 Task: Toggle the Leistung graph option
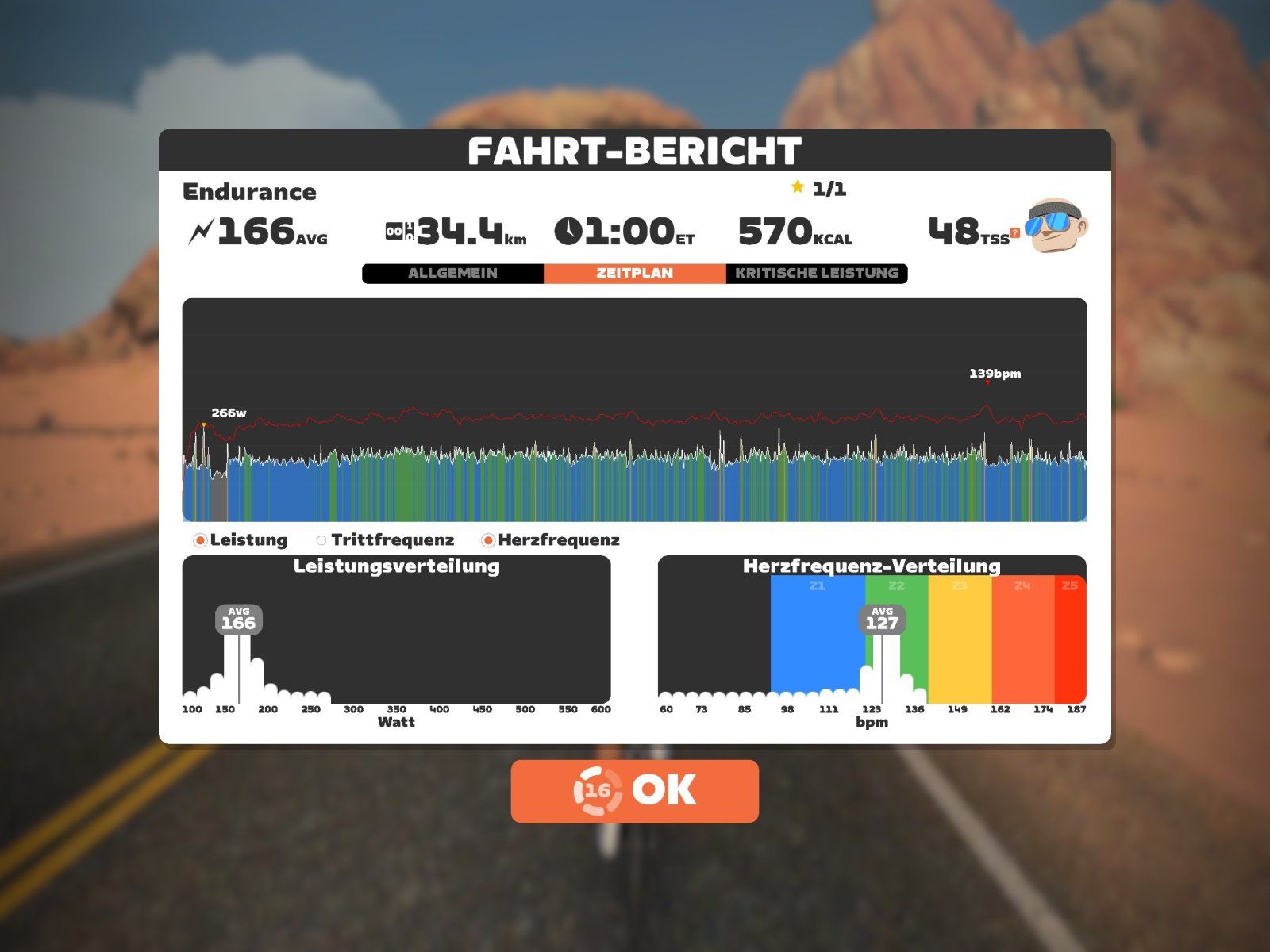click(201, 540)
